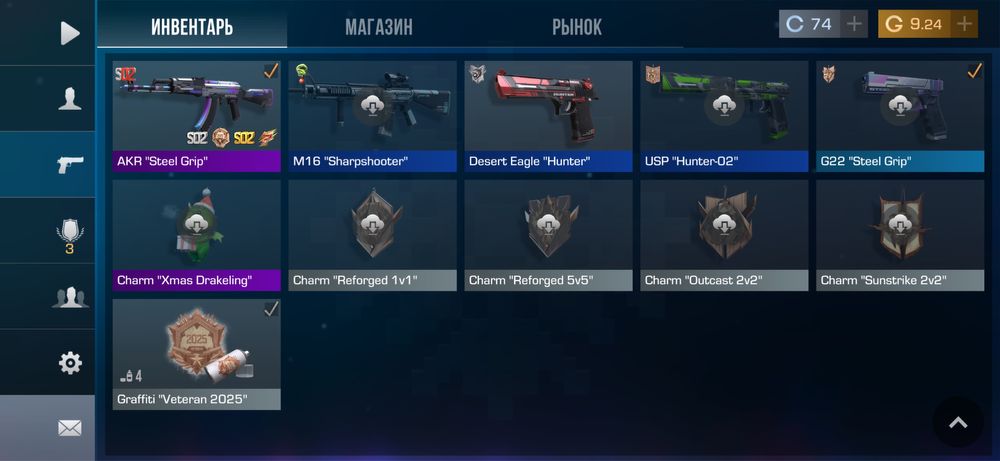Open the Рынок tab

(x=577, y=27)
